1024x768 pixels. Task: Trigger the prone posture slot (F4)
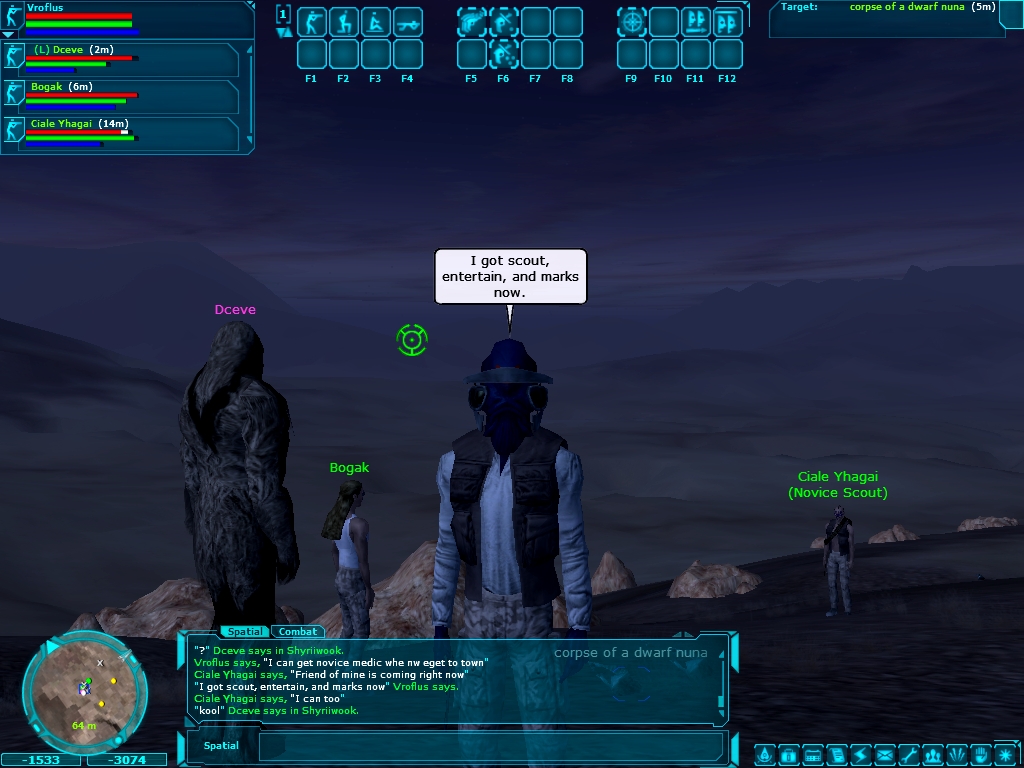click(407, 22)
